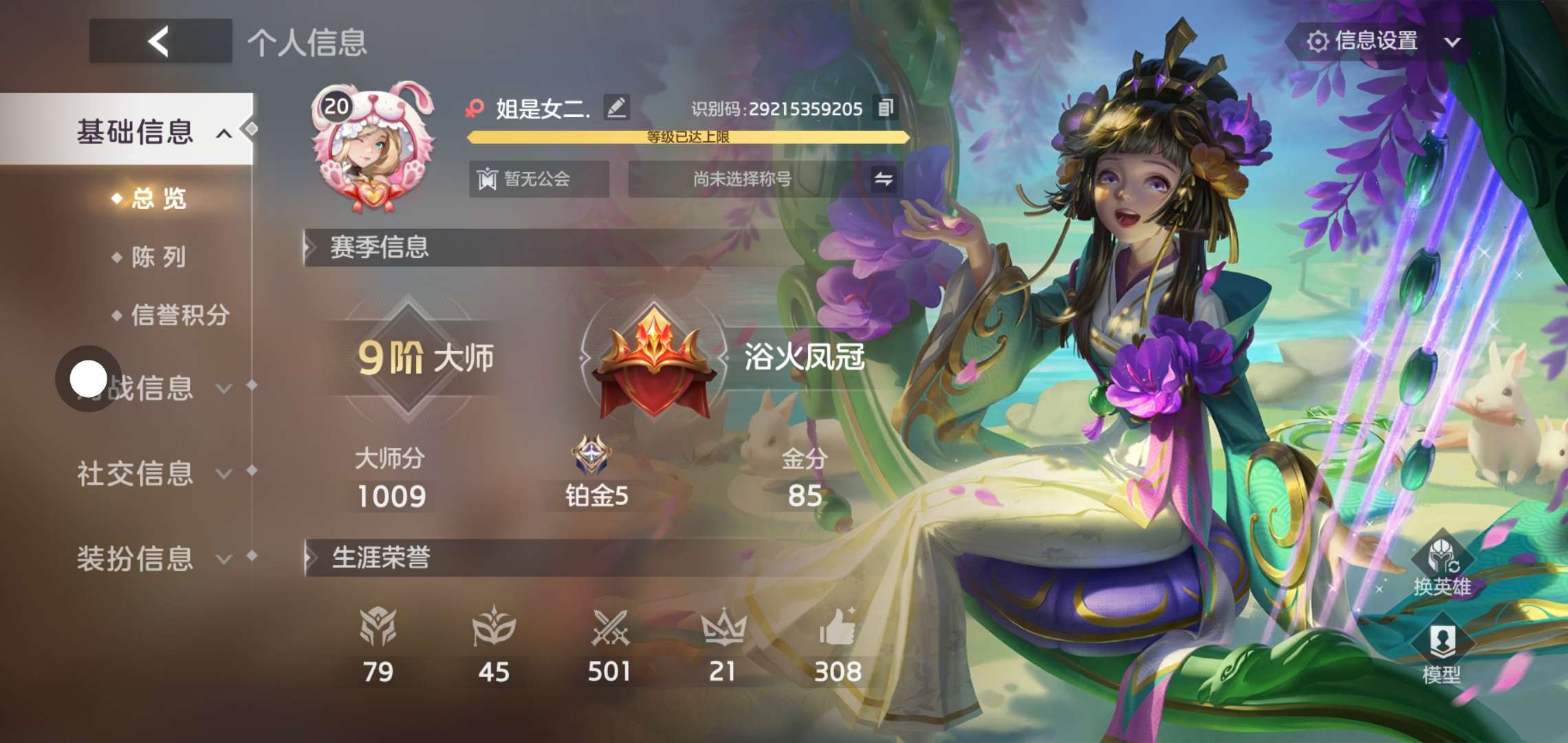Switch to the 陈列 sub-tab

pos(158,257)
